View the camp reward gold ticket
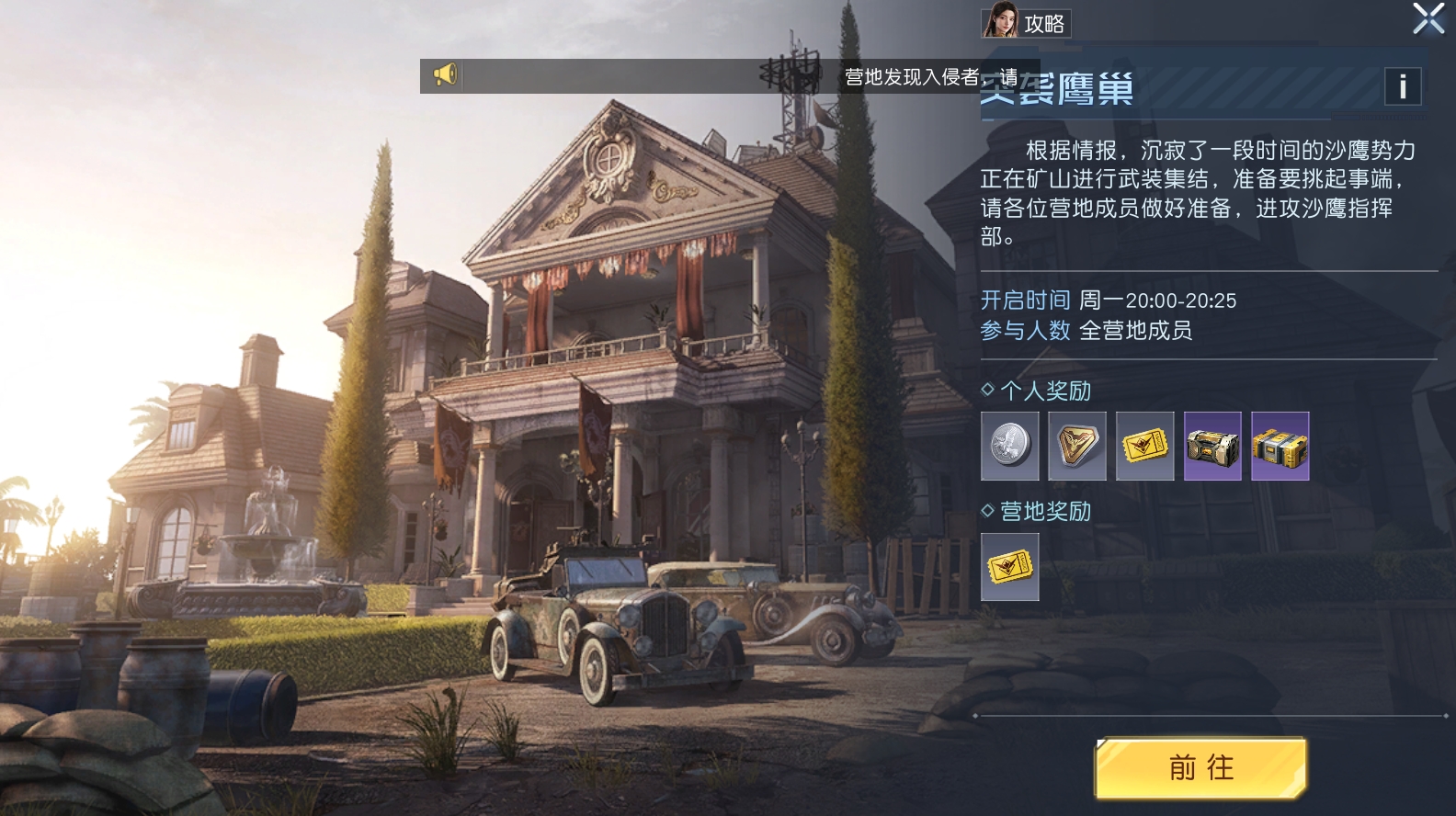Screen dimensions: 1456x816 pos(1009,567)
